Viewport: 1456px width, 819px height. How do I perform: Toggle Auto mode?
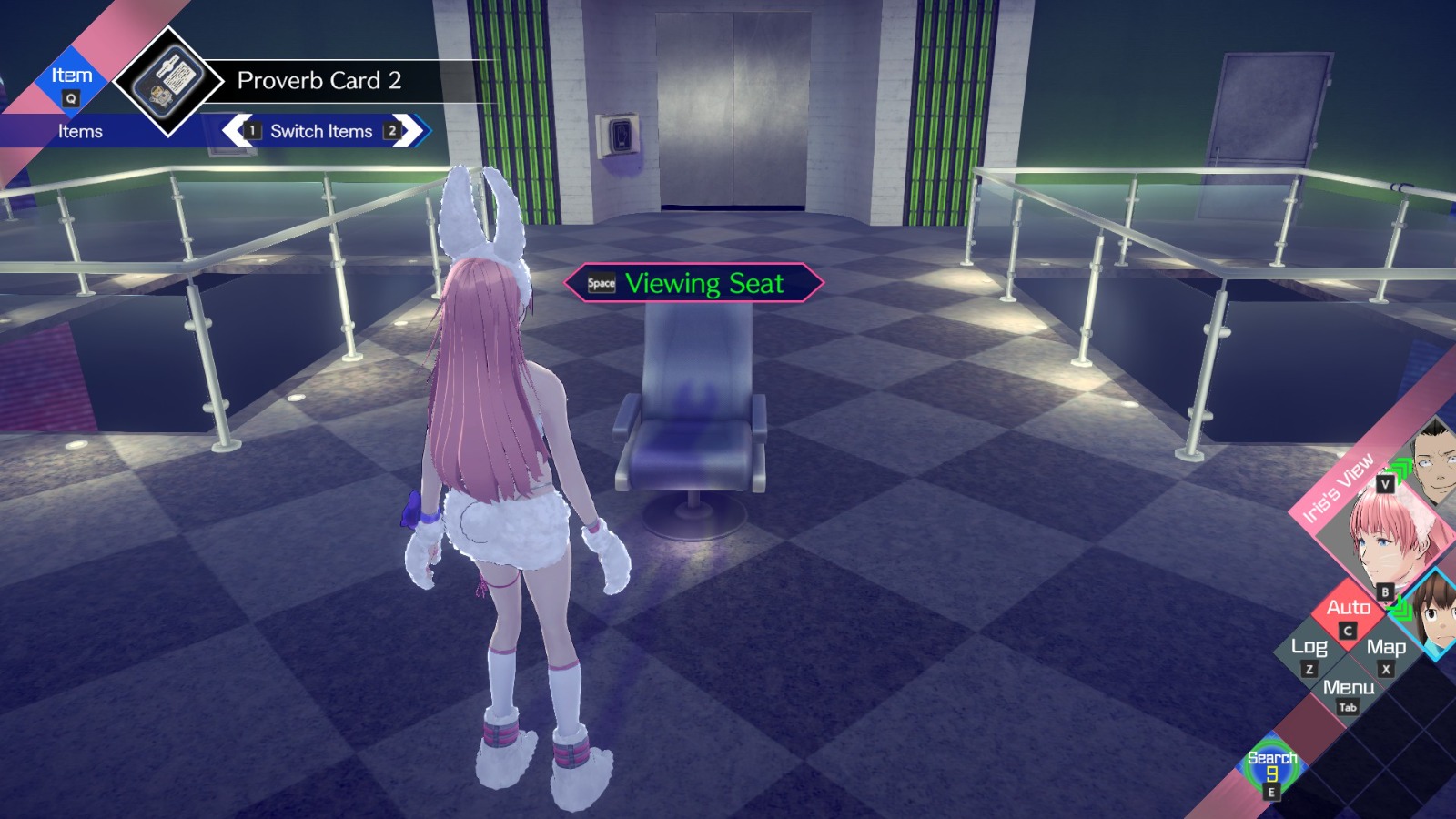[x=1349, y=609]
